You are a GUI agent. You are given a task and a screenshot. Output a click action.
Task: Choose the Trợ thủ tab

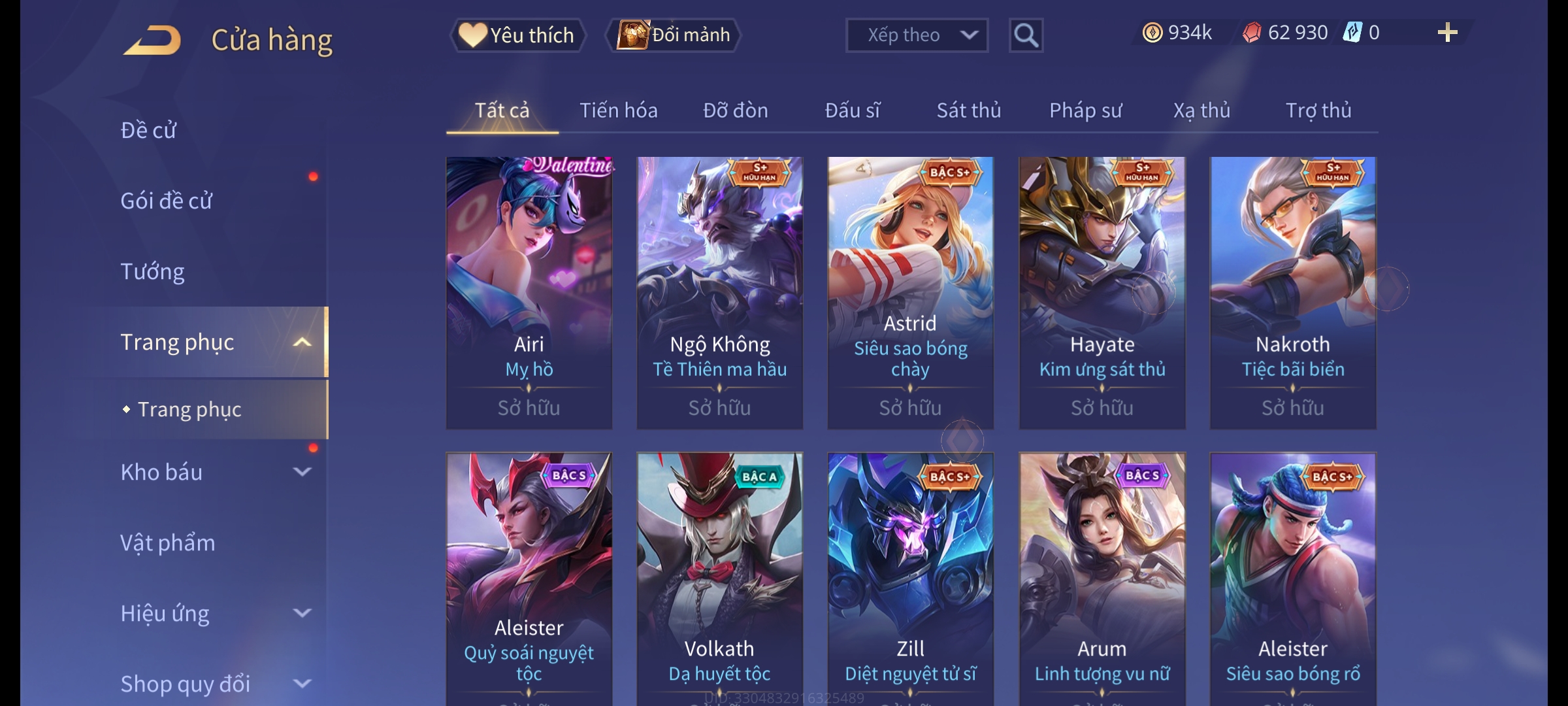tap(1318, 110)
